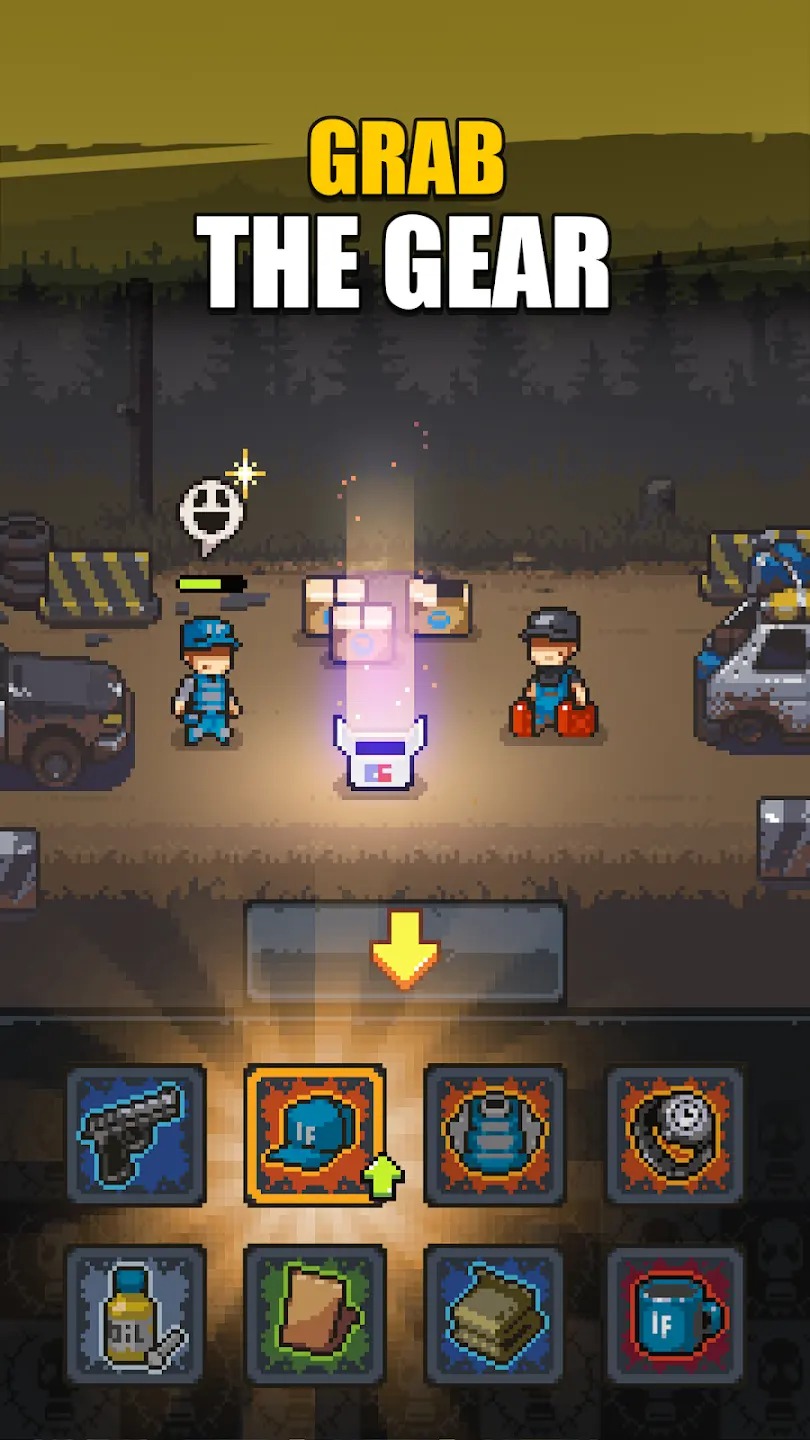Select the pistol weapon slot
Viewport: 810px width, 1440px height.
coord(136,1134)
